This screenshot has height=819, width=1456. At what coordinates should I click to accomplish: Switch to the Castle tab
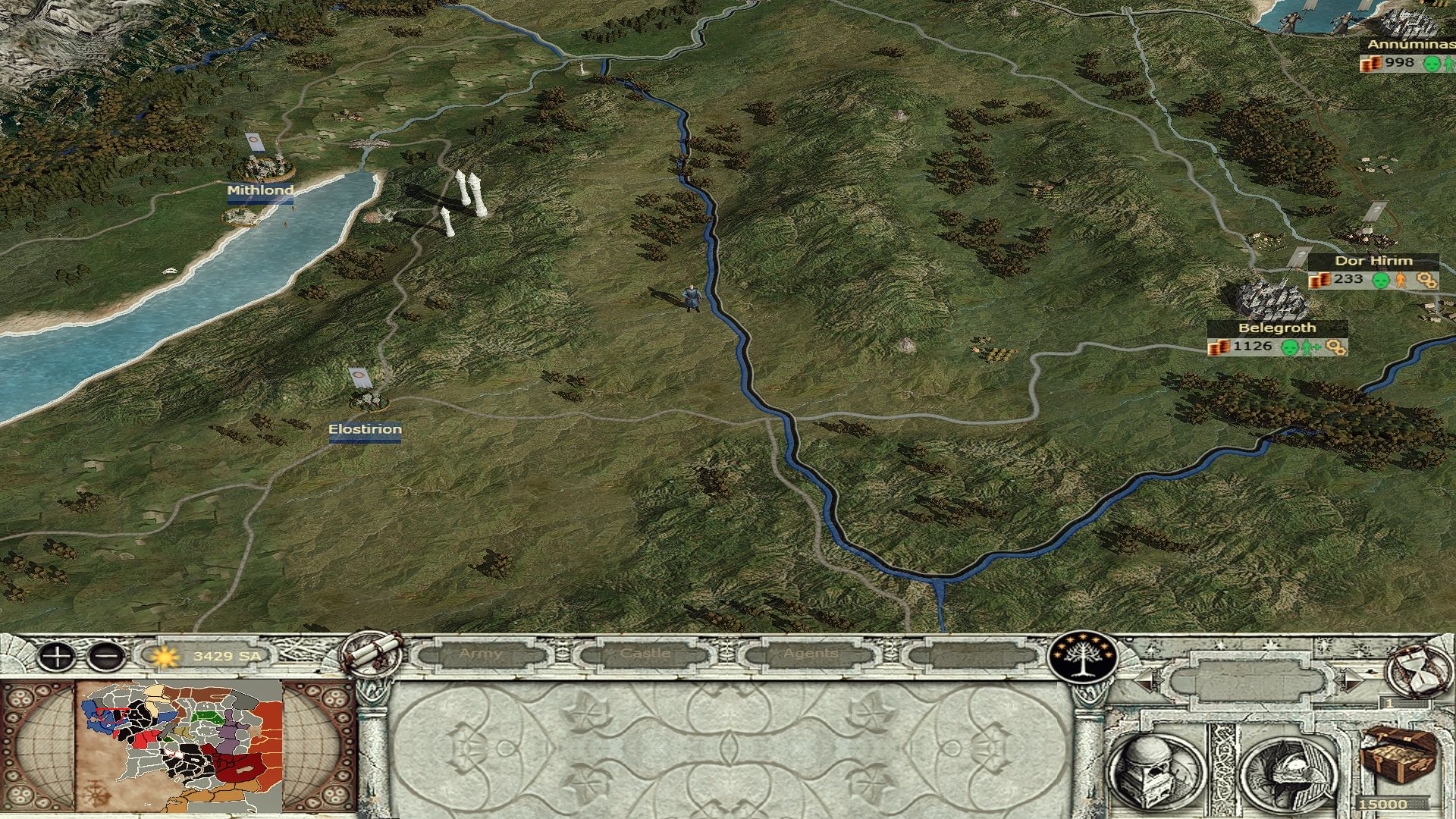[645, 654]
